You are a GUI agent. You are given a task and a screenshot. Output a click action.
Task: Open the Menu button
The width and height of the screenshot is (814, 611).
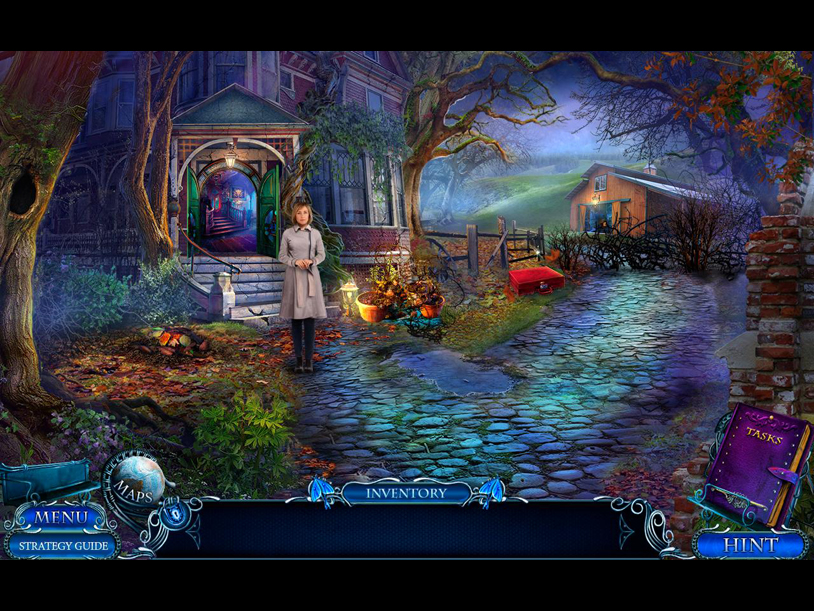[62, 518]
